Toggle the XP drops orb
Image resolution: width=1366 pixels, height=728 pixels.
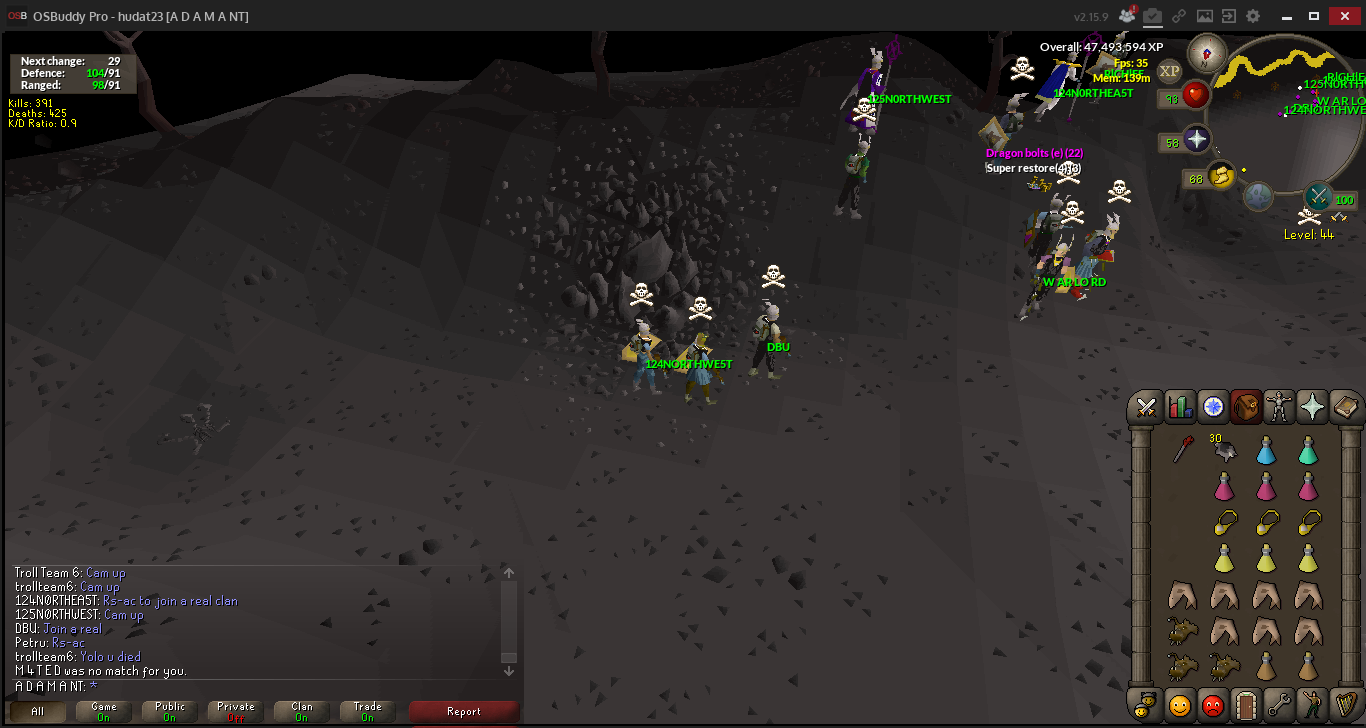click(x=1170, y=71)
